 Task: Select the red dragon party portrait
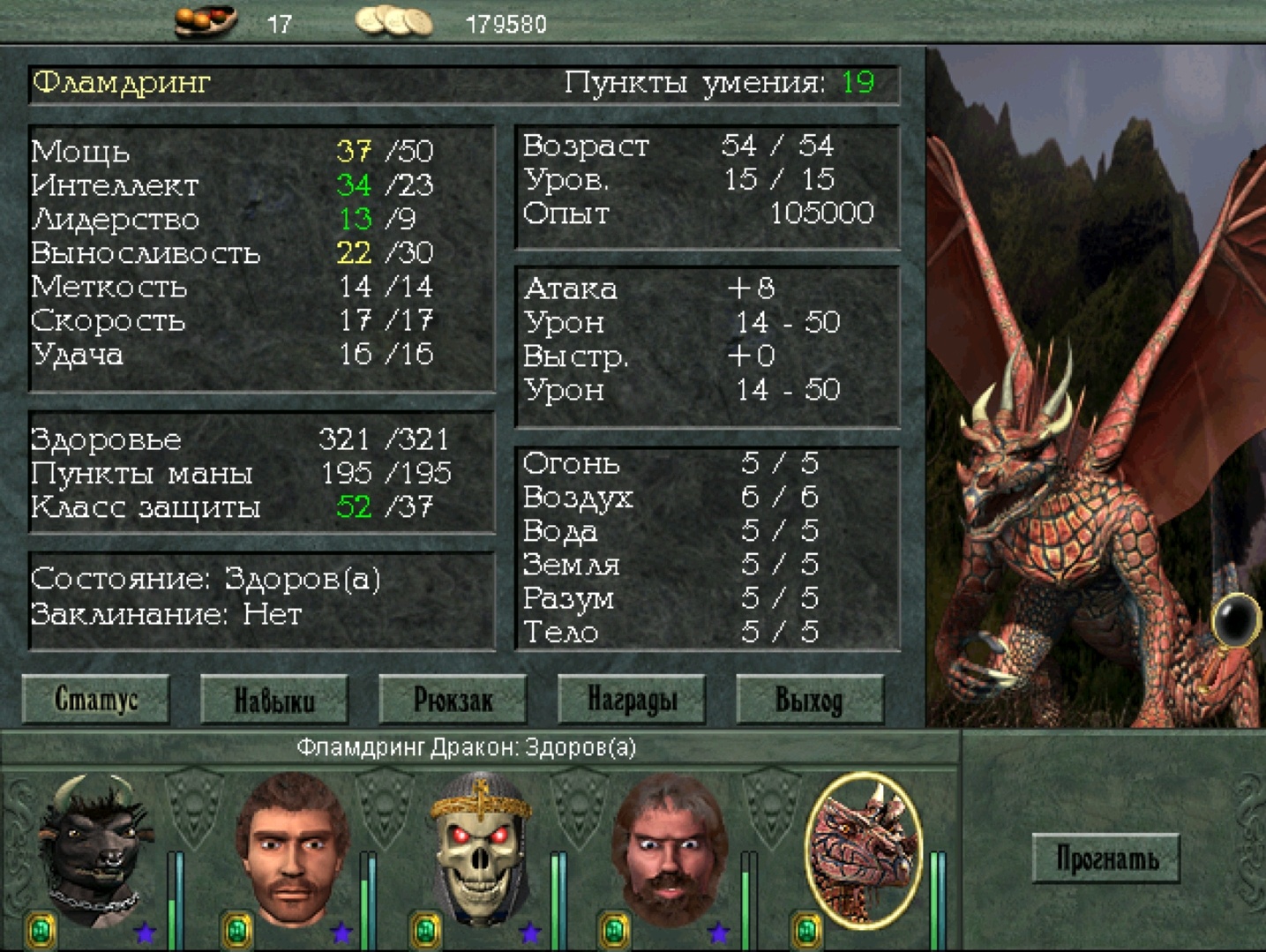pyautogui.click(x=863, y=849)
